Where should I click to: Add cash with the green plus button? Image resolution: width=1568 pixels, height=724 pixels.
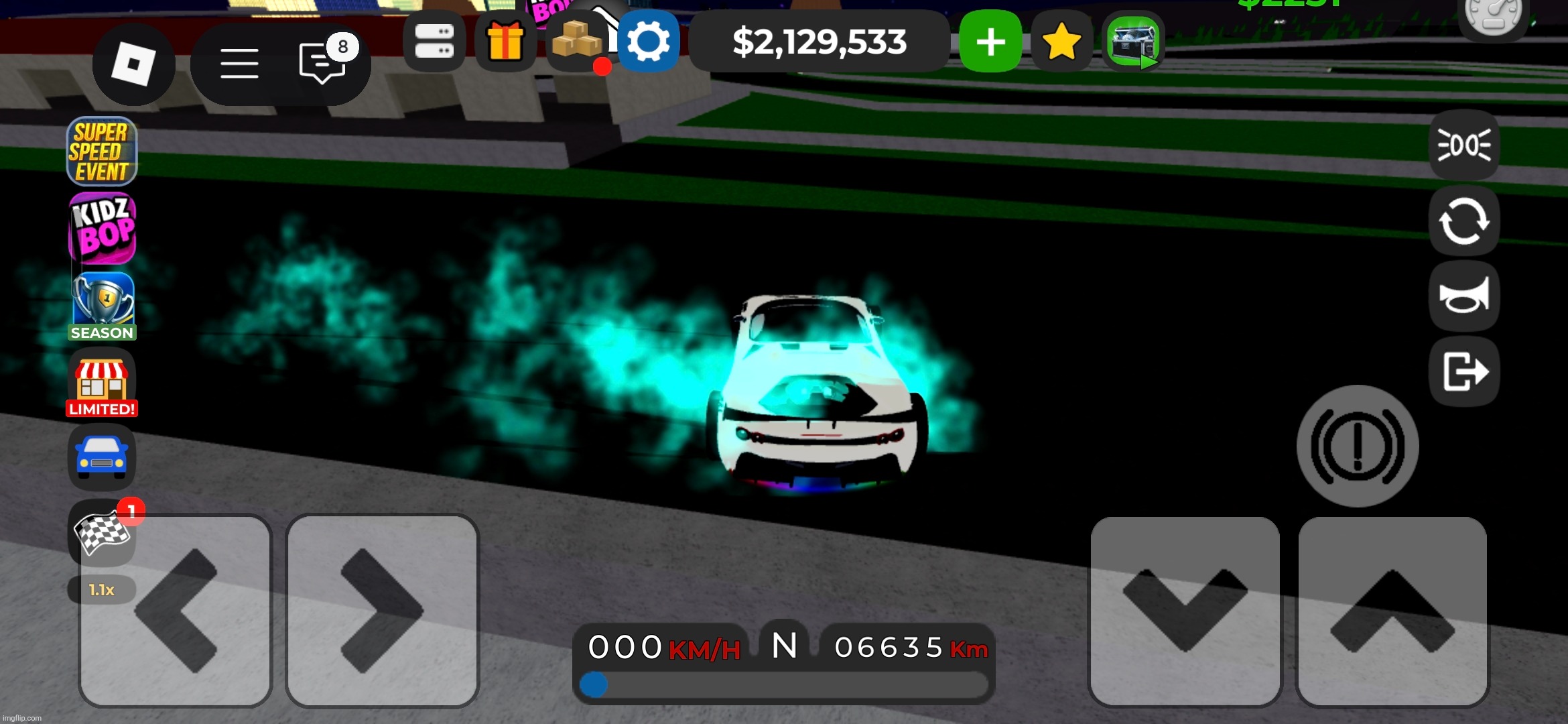click(990, 42)
